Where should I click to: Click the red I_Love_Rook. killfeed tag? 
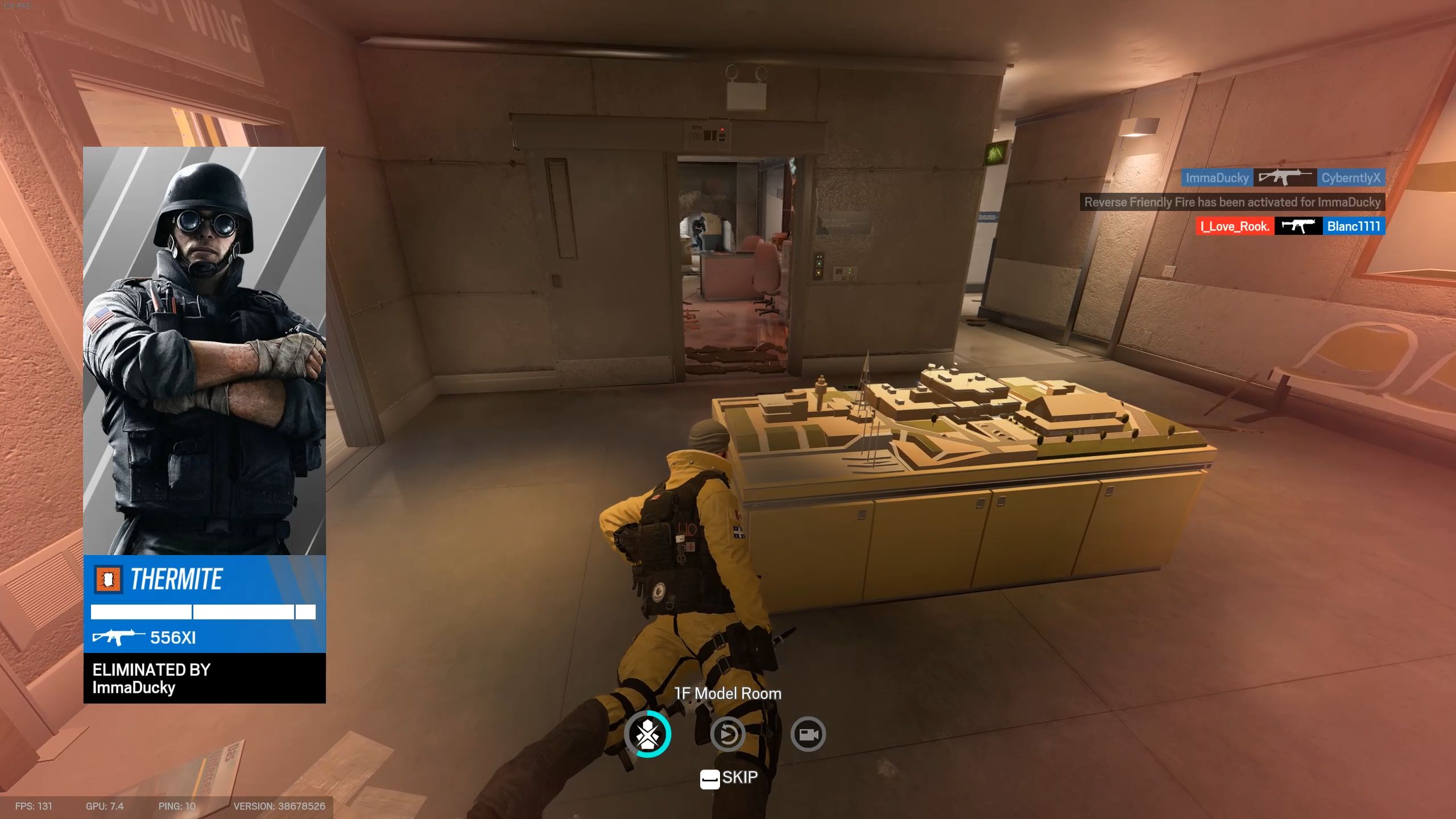[x=1235, y=226]
